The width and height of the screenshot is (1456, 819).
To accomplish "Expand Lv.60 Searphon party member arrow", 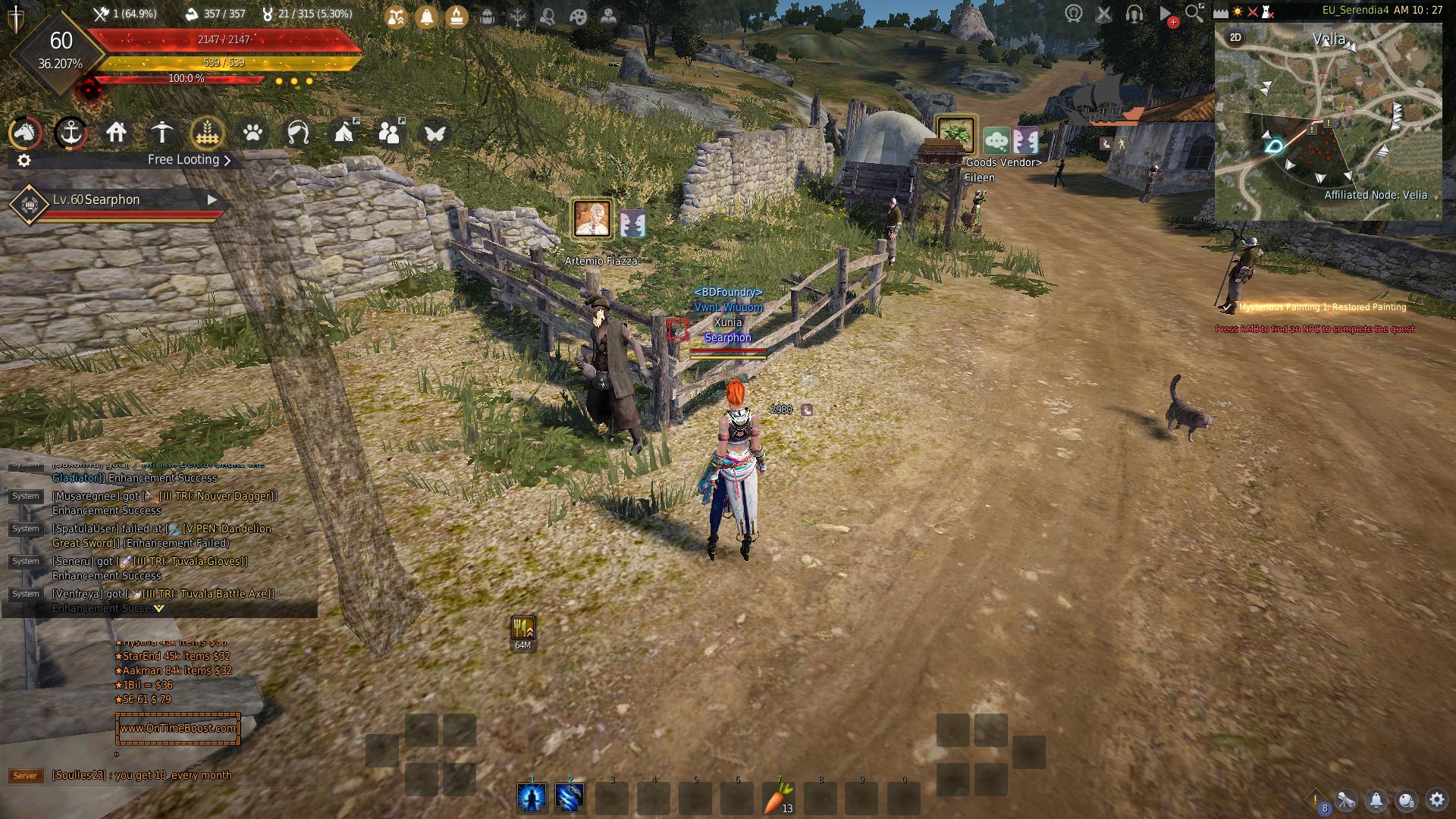I will tap(212, 199).
